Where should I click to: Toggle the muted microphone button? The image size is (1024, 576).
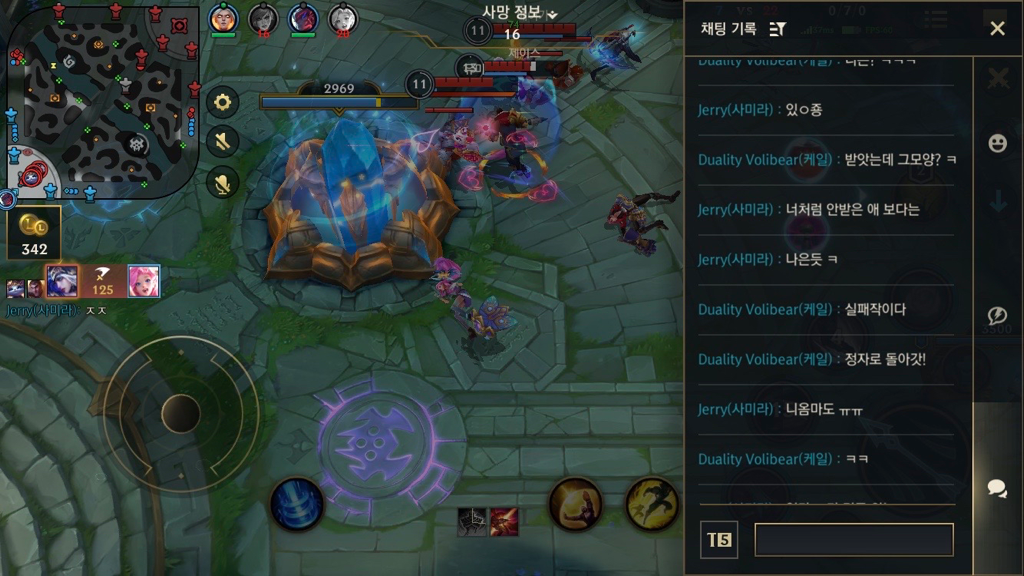pyautogui.click(x=223, y=182)
